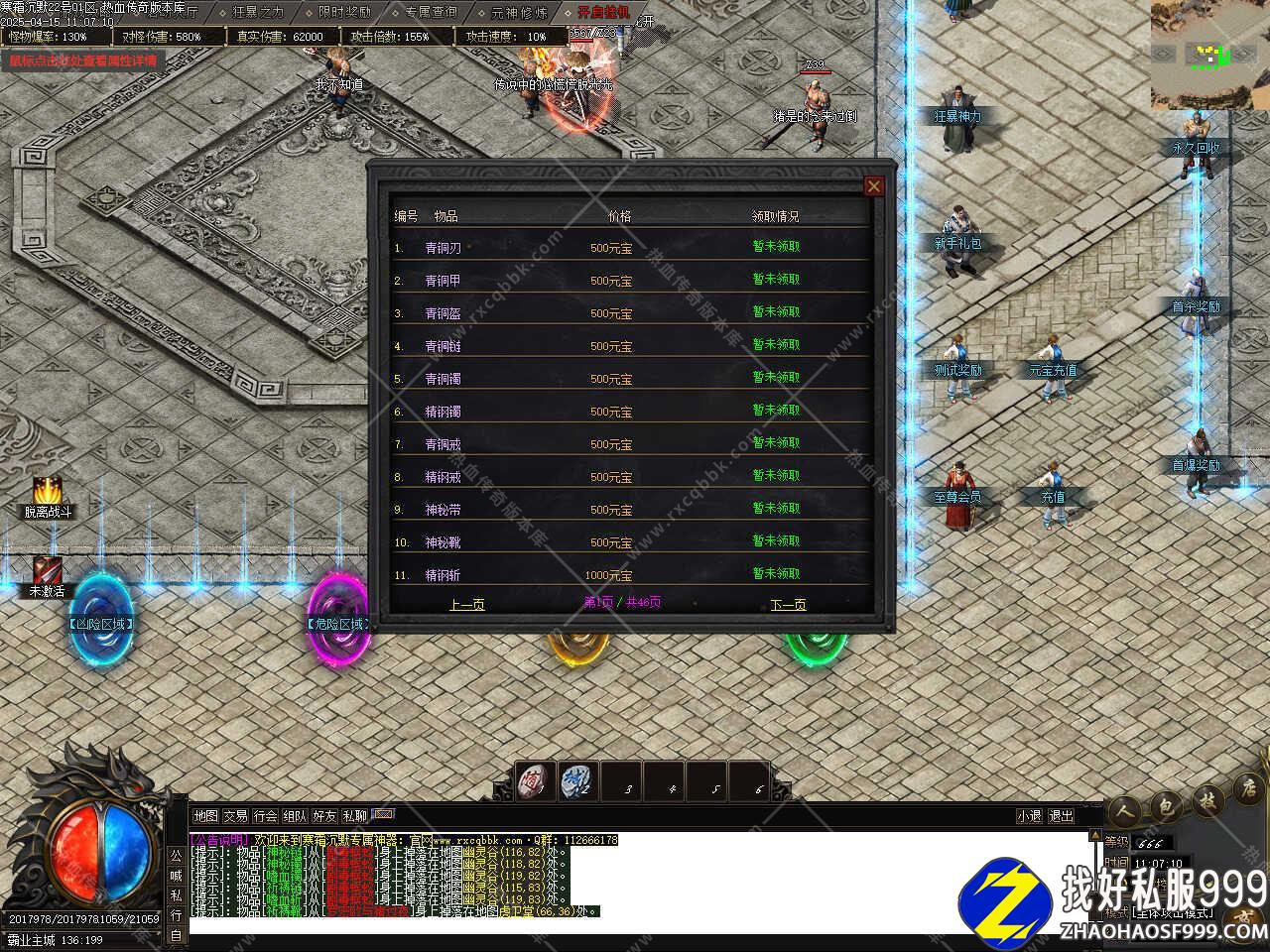Open the 专属查询 tab

[431, 13]
